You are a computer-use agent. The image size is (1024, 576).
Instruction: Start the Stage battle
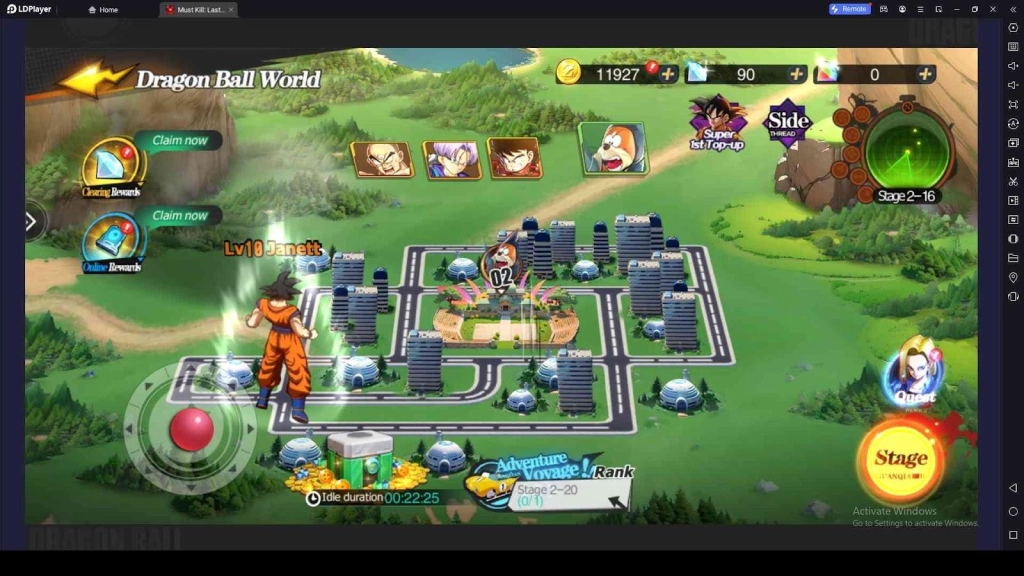click(901, 459)
